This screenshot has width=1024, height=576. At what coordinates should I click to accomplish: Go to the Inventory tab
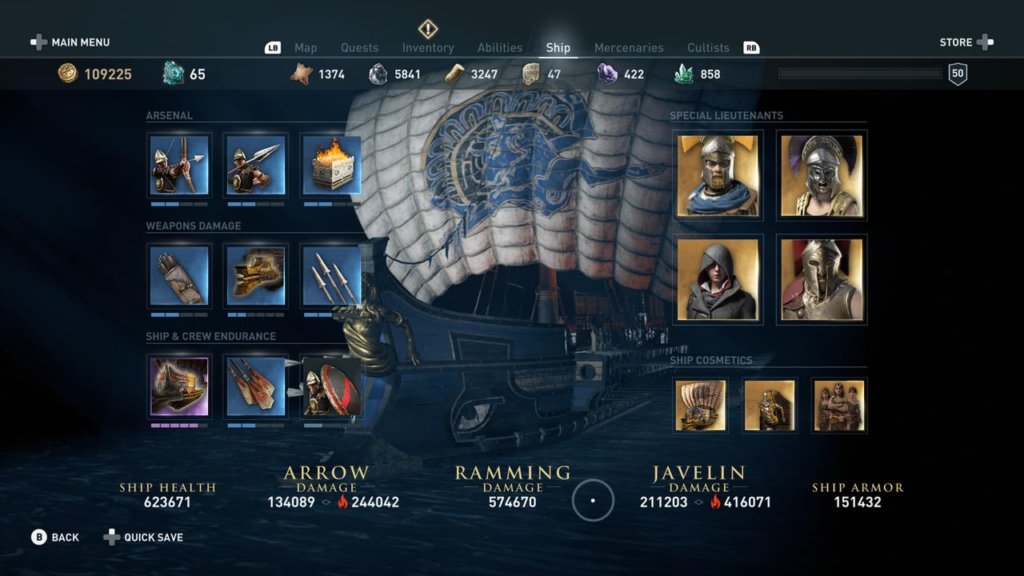(x=428, y=48)
